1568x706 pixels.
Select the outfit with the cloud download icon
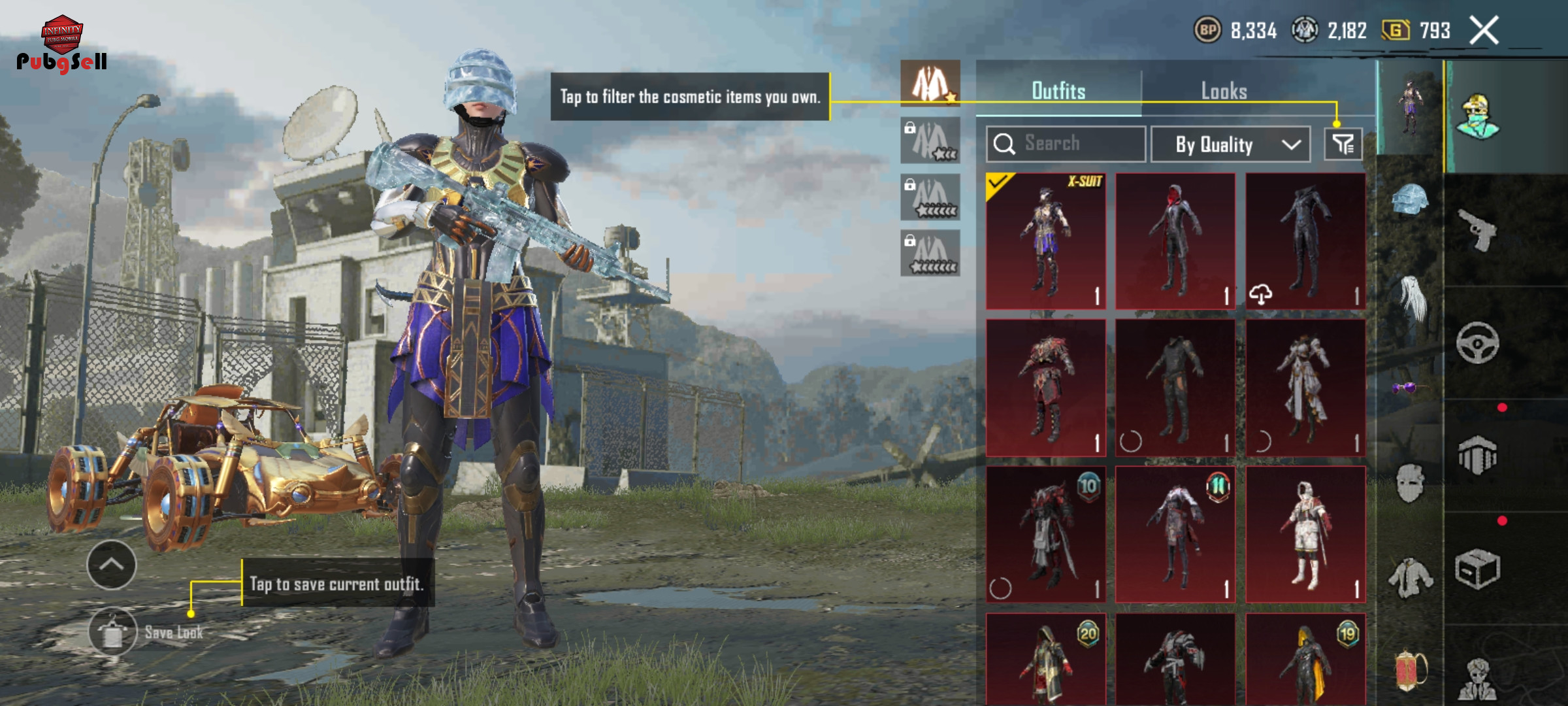coord(1305,241)
